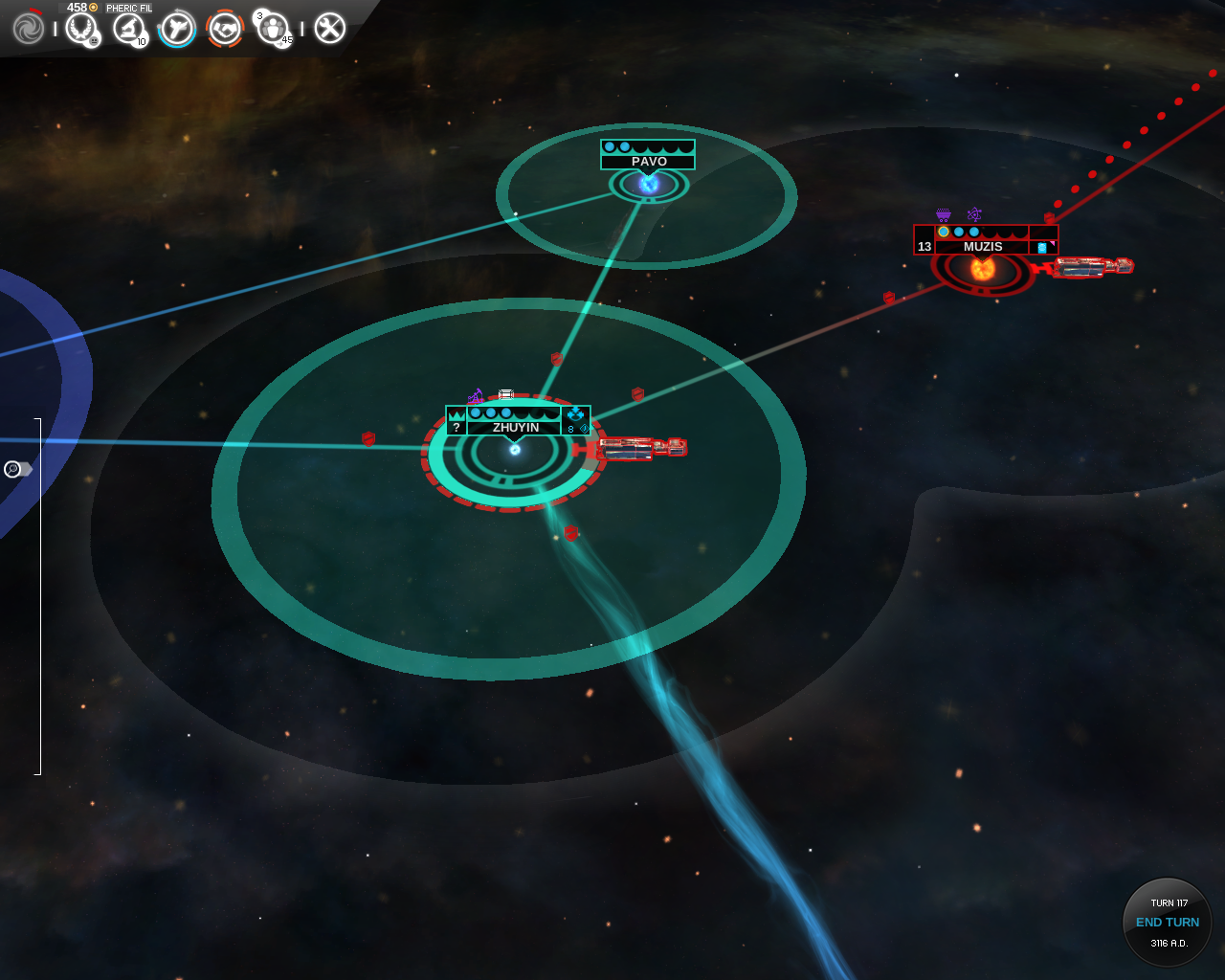Image resolution: width=1225 pixels, height=980 pixels.
Task: Open the empire laurel wreath screen
Action: pos(81,28)
